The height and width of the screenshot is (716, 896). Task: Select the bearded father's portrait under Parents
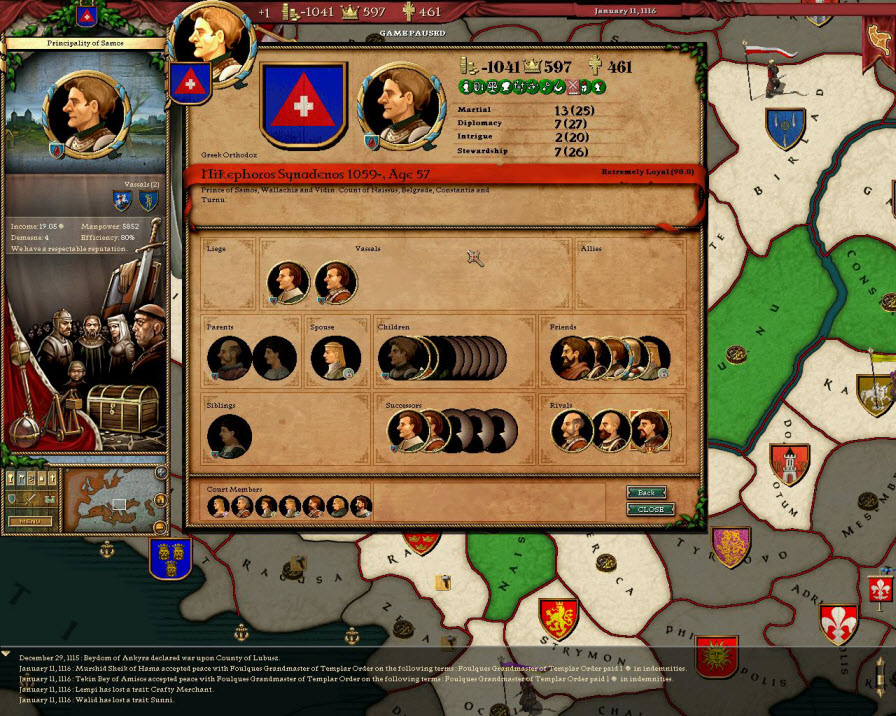point(227,358)
